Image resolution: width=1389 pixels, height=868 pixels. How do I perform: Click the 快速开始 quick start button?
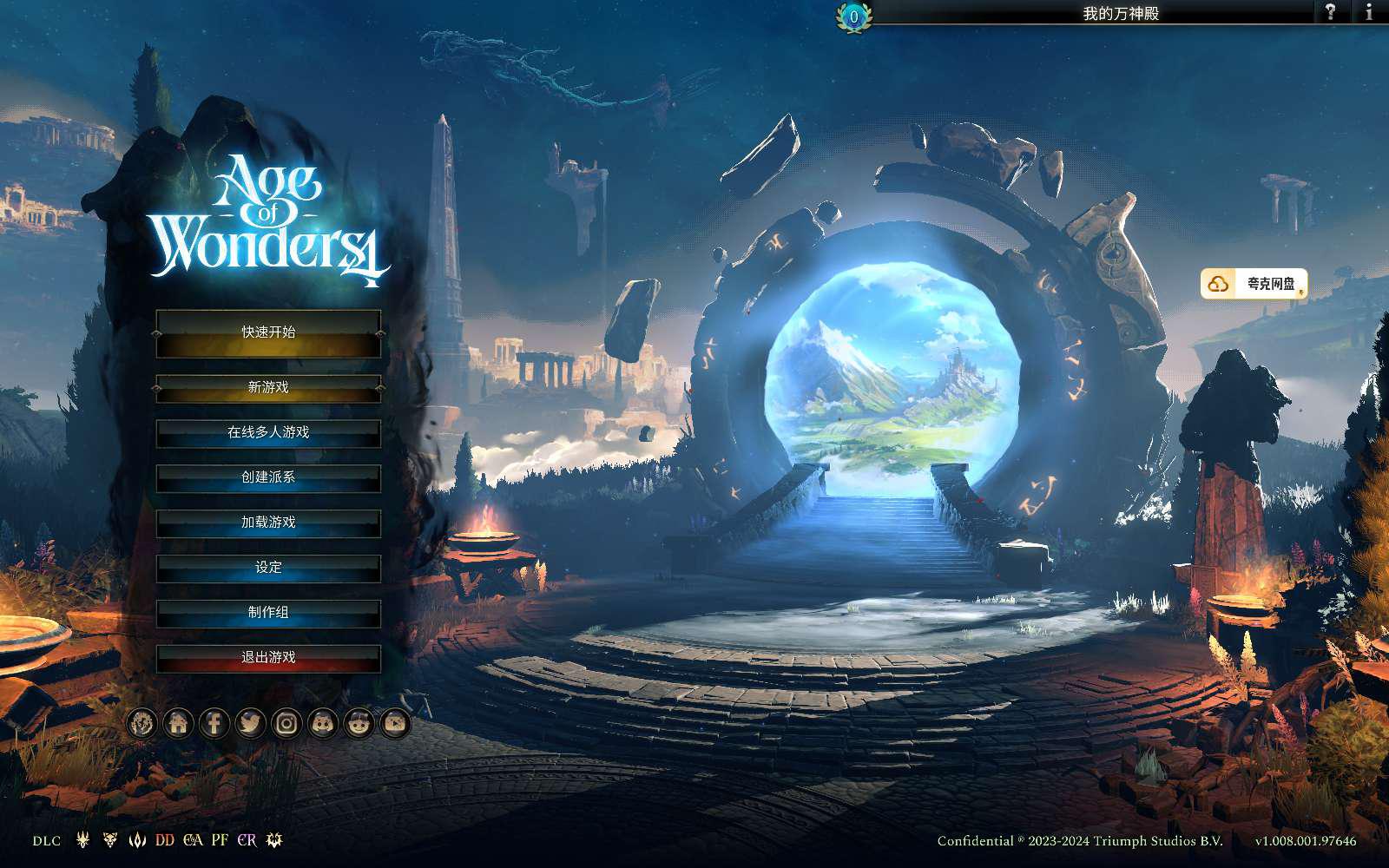coord(268,332)
